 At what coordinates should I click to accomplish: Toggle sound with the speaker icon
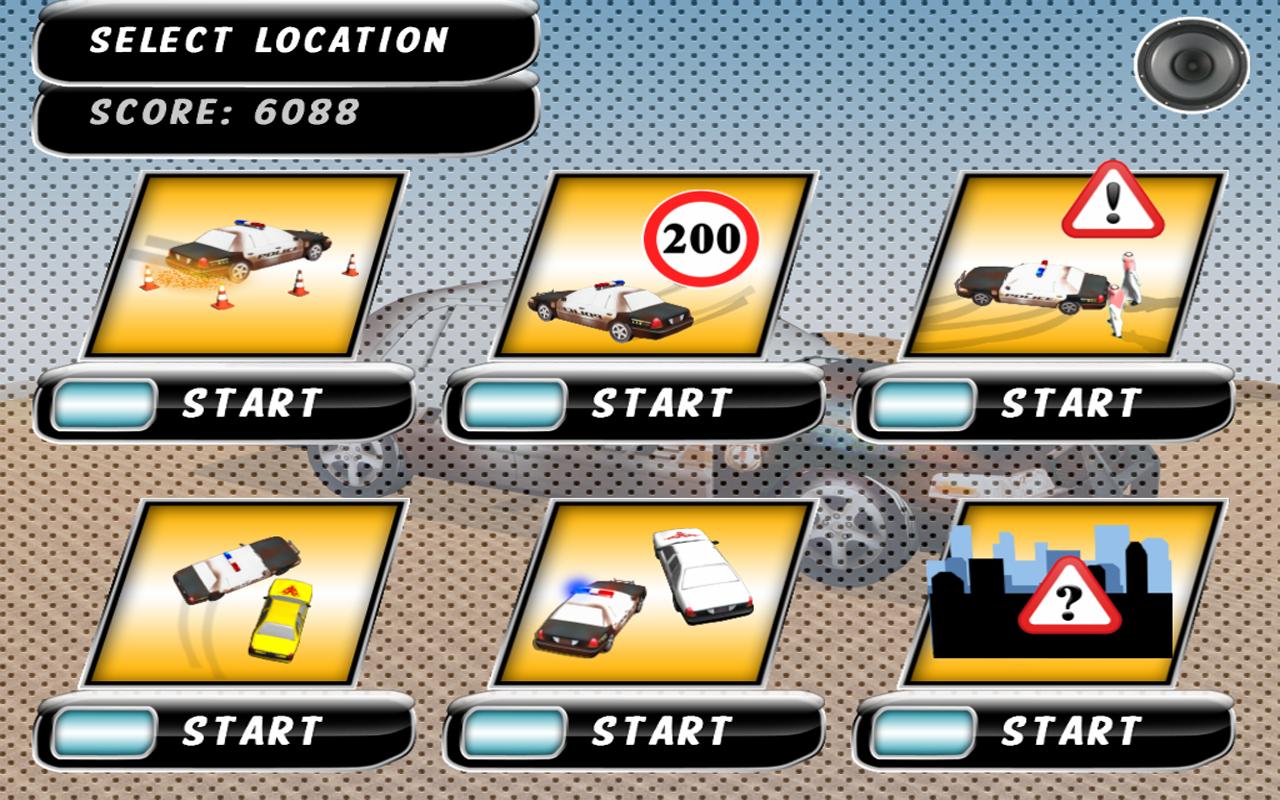point(1191,65)
